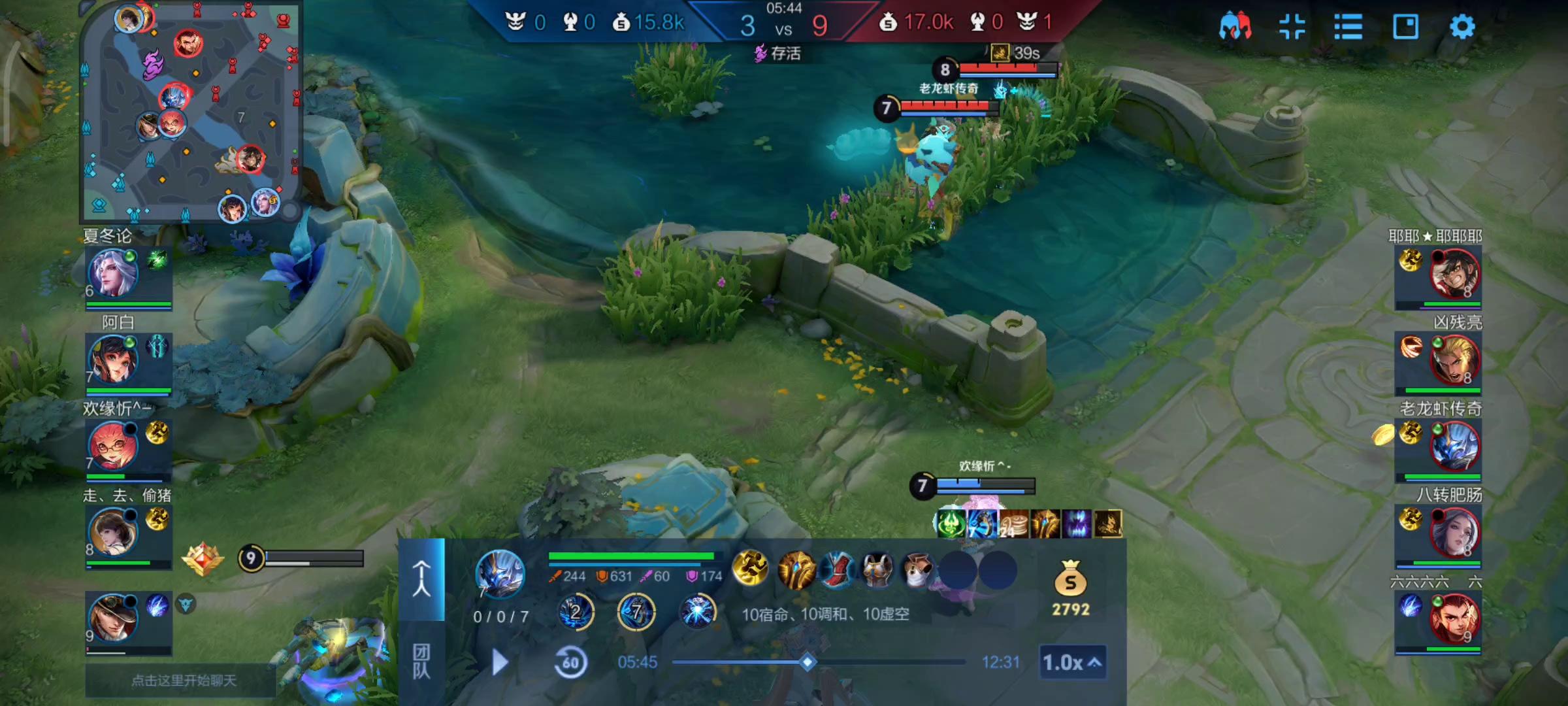1568x706 pixels.
Task: Click the red-blue team heroes icon
Action: [x=1235, y=27]
